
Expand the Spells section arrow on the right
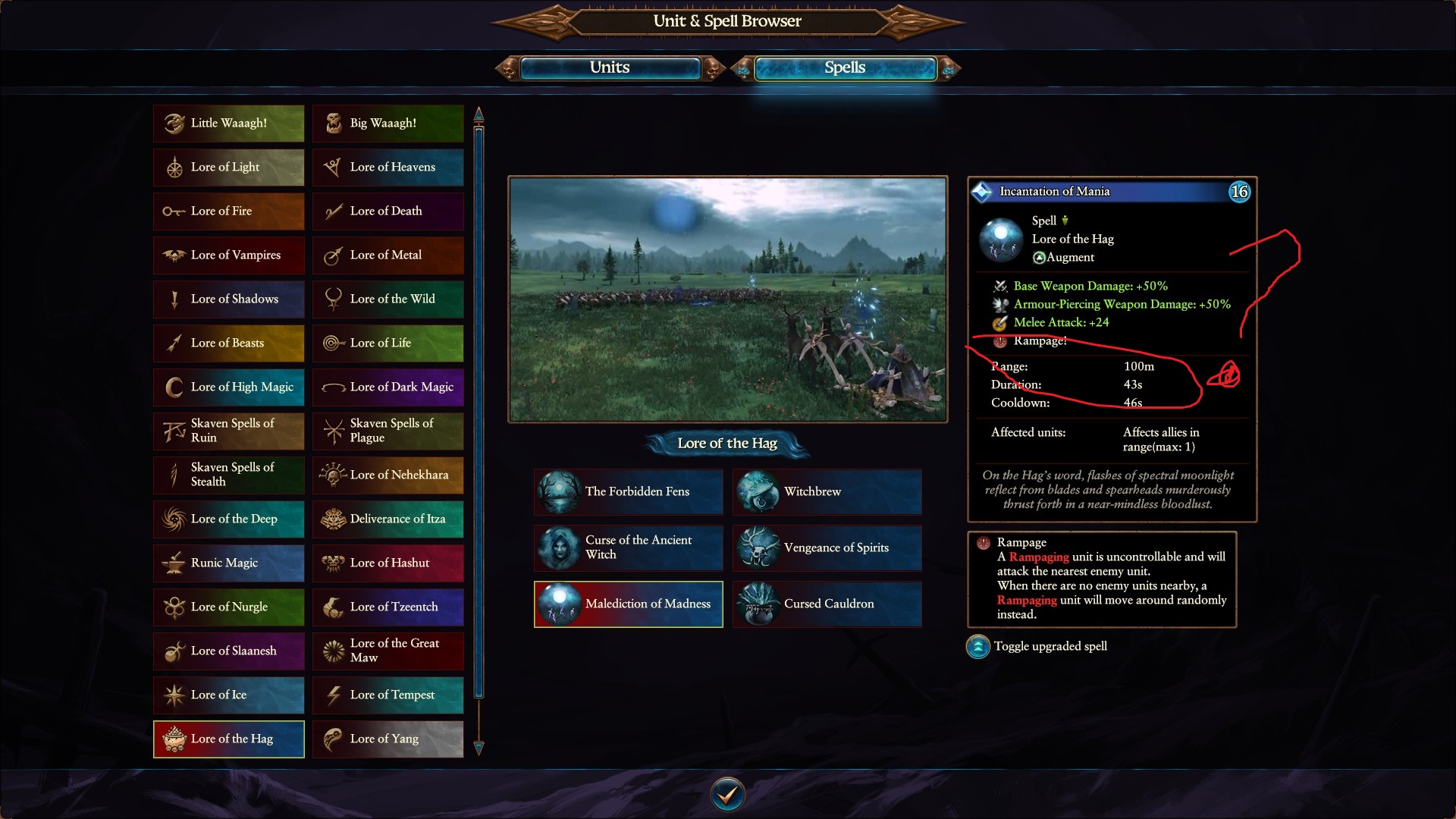[946, 67]
